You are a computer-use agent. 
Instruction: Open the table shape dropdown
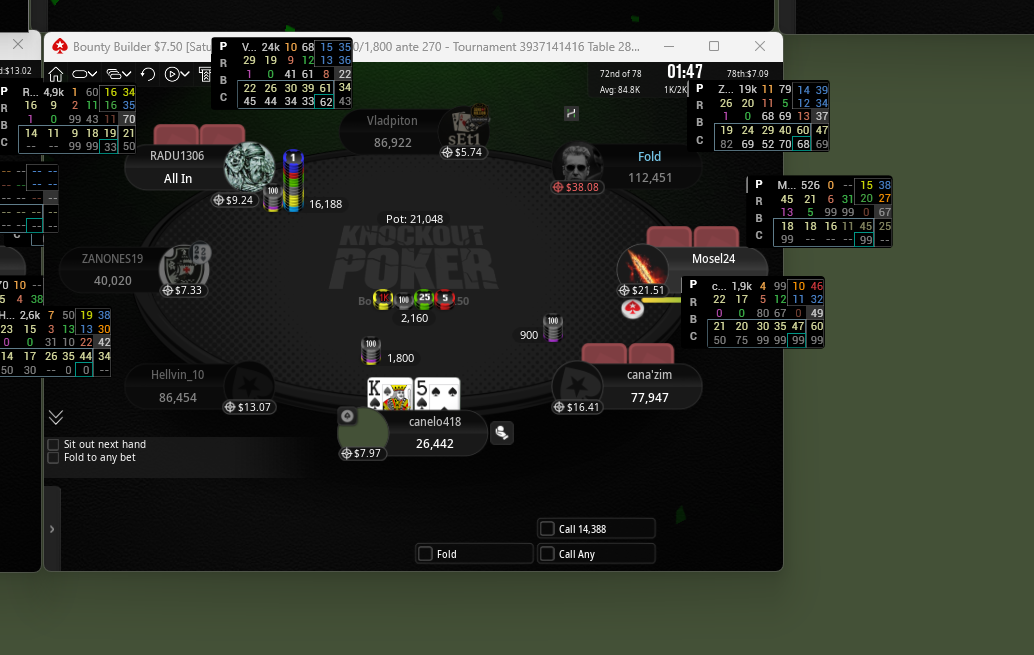(85, 74)
